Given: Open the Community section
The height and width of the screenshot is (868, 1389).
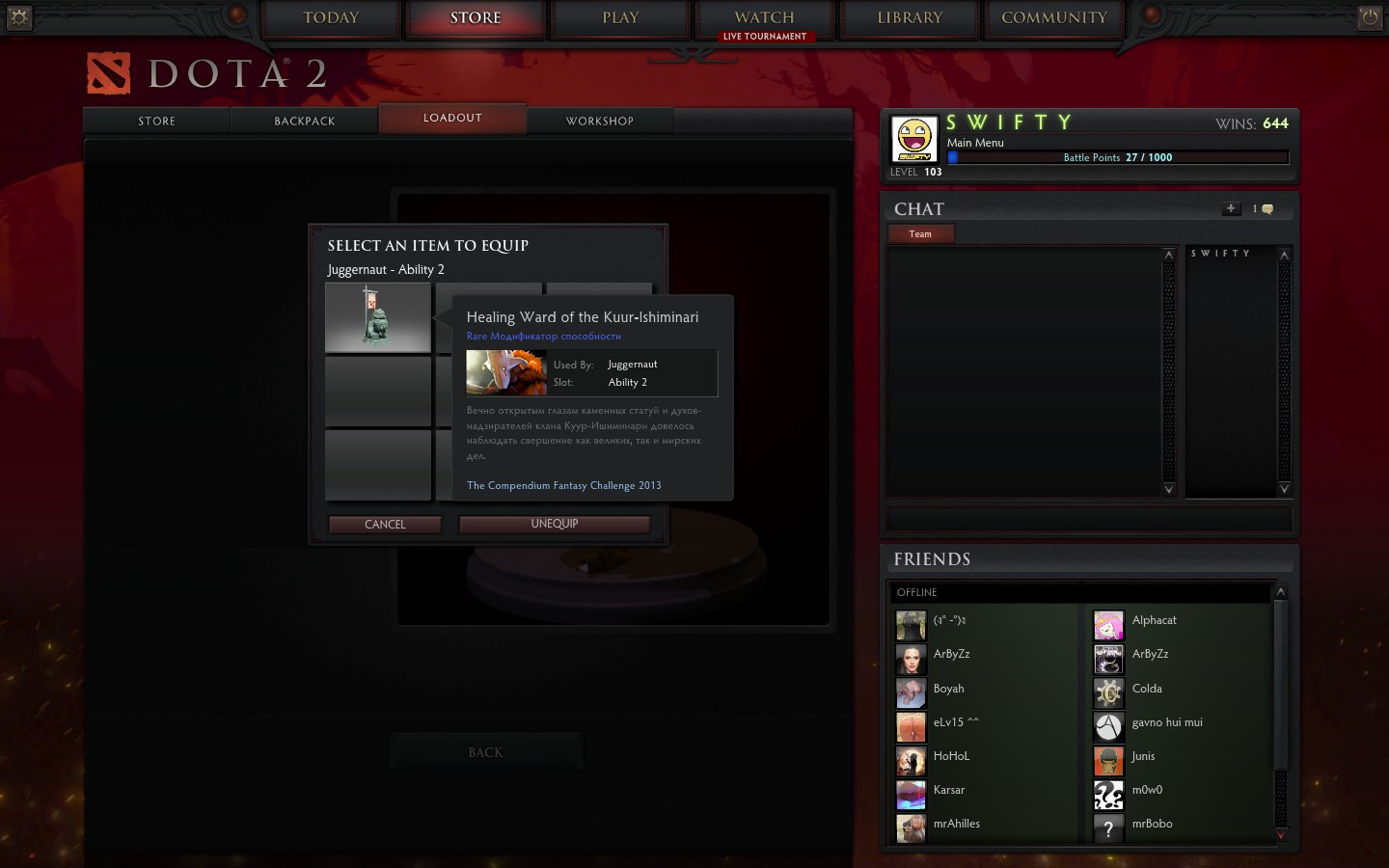Looking at the screenshot, I should click(1053, 18).
